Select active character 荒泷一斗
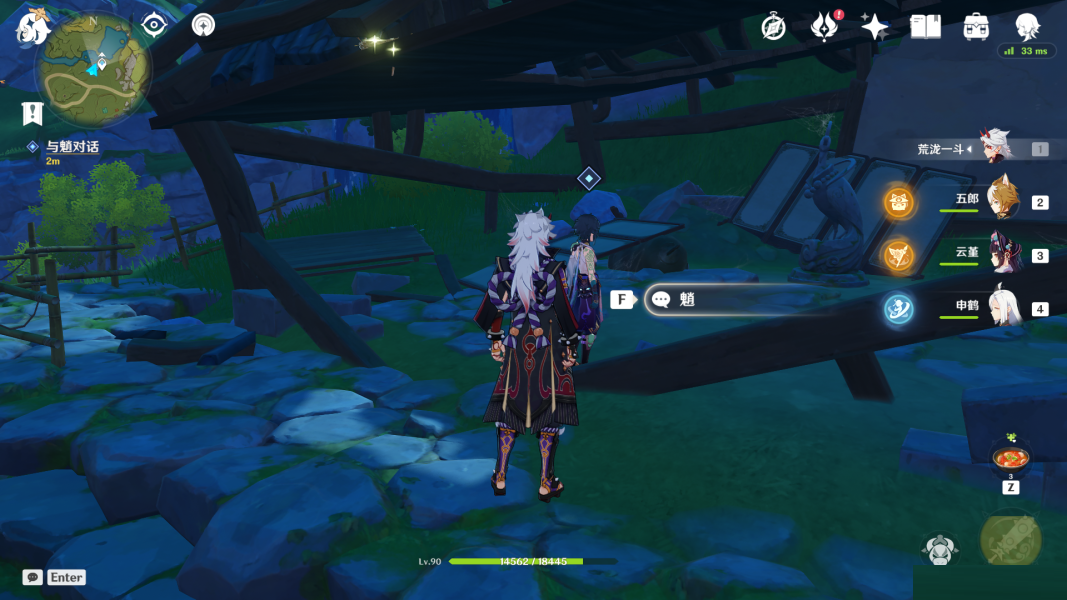 coord(997,149)
